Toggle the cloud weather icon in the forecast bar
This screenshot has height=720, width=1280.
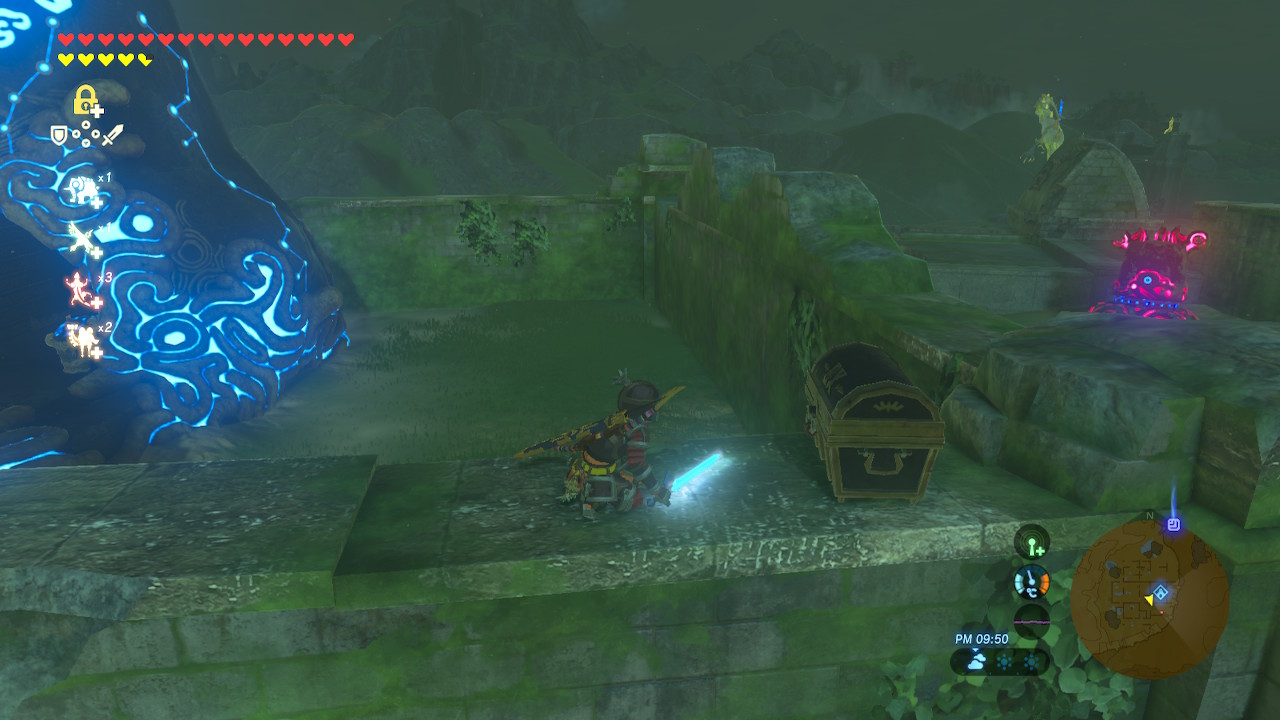pyautogui.click(x=977, y=660)
